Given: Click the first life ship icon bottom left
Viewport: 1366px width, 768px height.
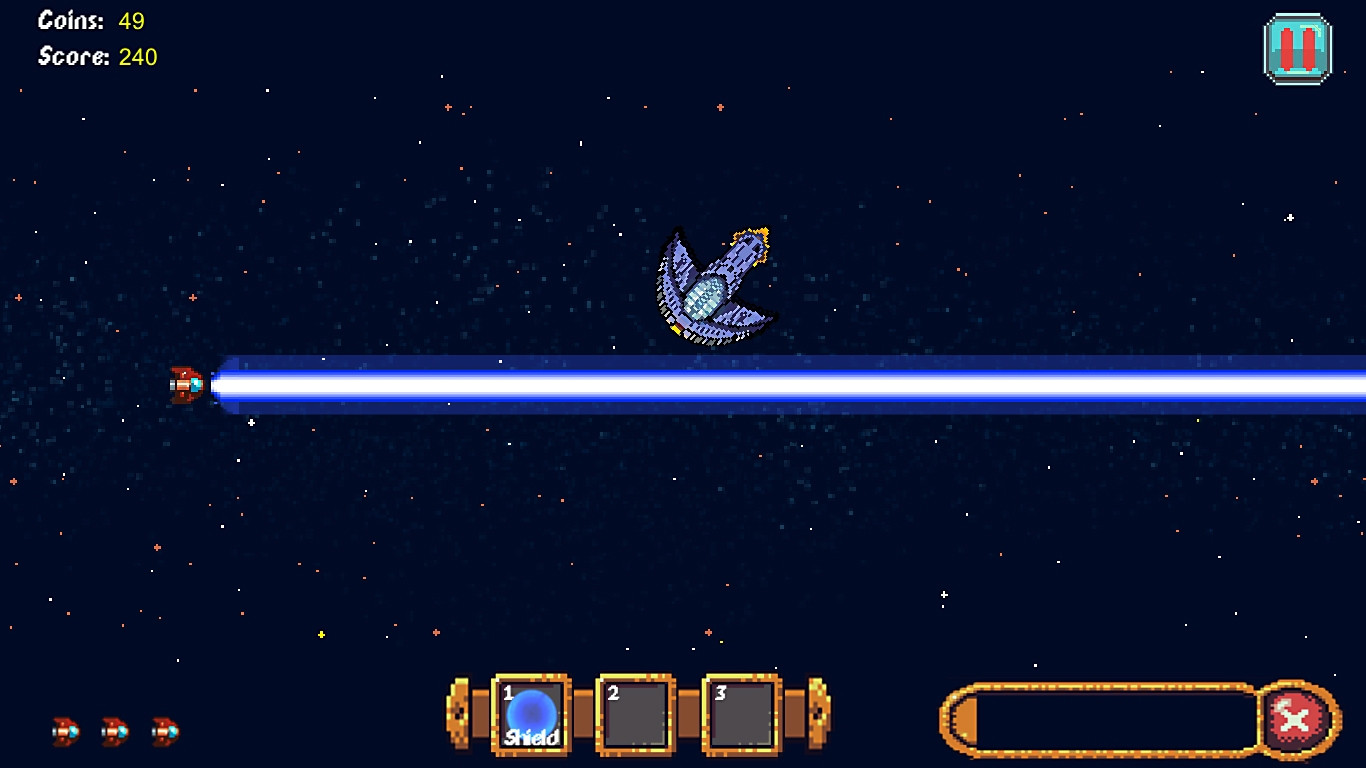Looking at the screenshot, I should click(x=65, y=731).
